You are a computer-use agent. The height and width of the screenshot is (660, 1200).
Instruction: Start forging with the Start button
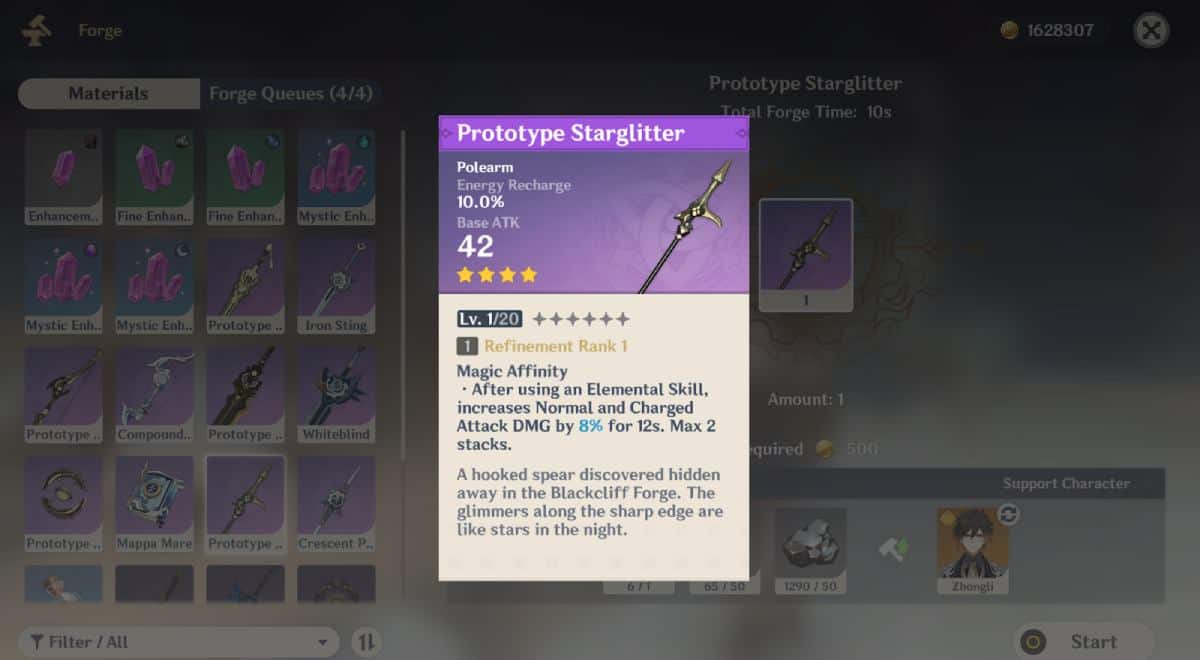1084,642
